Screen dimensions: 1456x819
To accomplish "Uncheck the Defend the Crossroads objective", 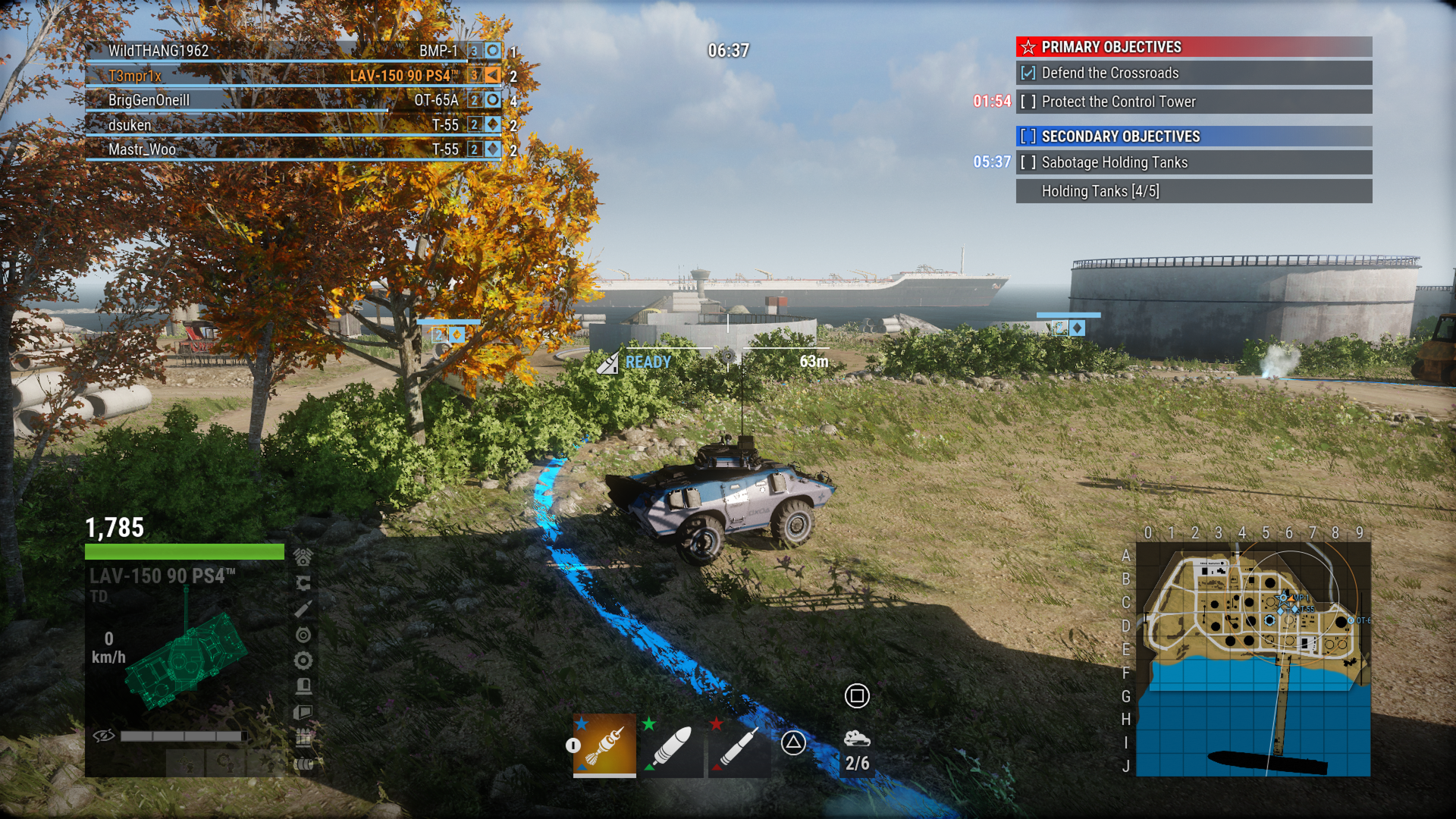I will (x=1027, y=74).
